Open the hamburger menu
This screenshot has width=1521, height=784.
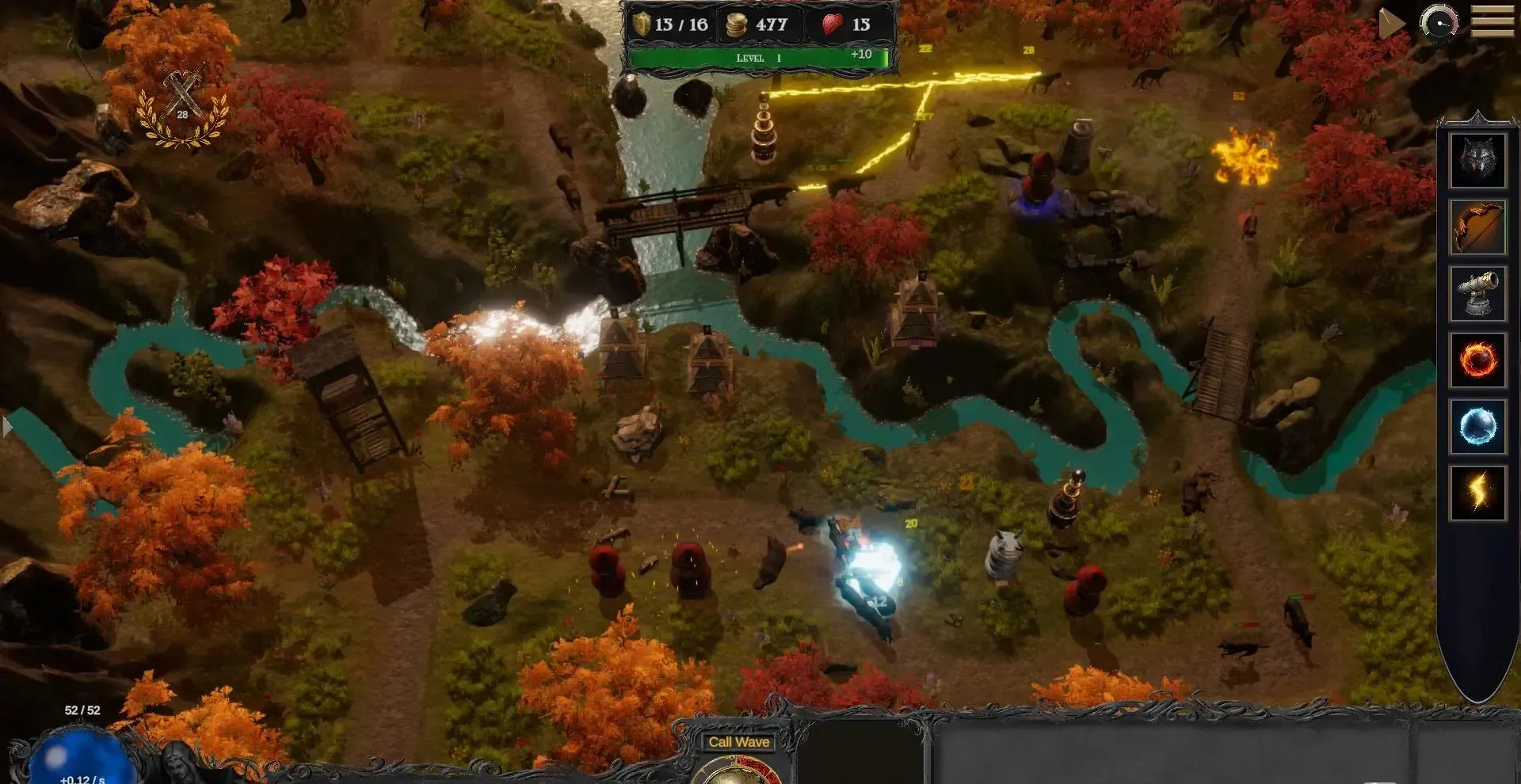[1492, 22]
